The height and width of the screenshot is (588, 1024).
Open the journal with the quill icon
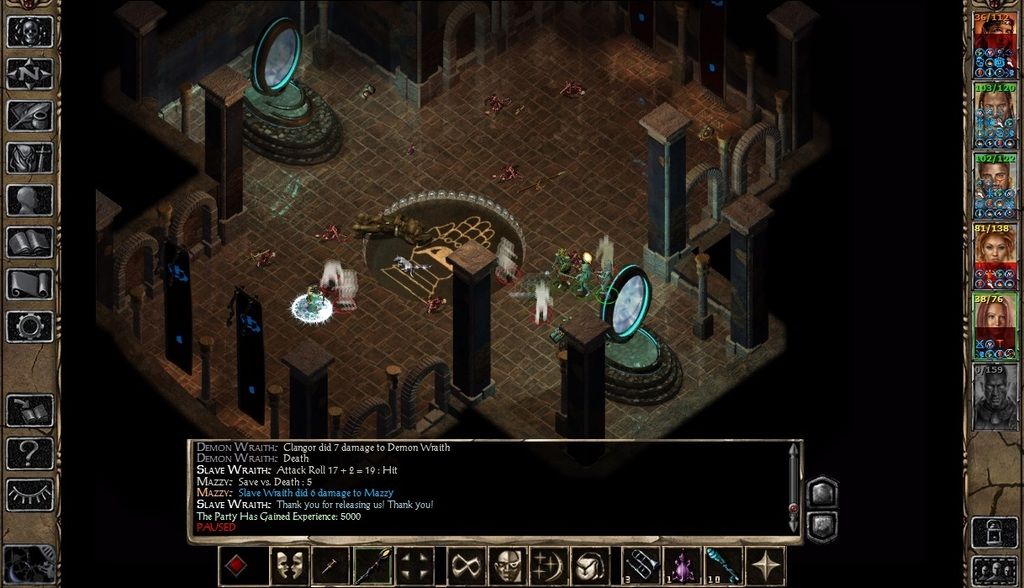coord(30,115)
